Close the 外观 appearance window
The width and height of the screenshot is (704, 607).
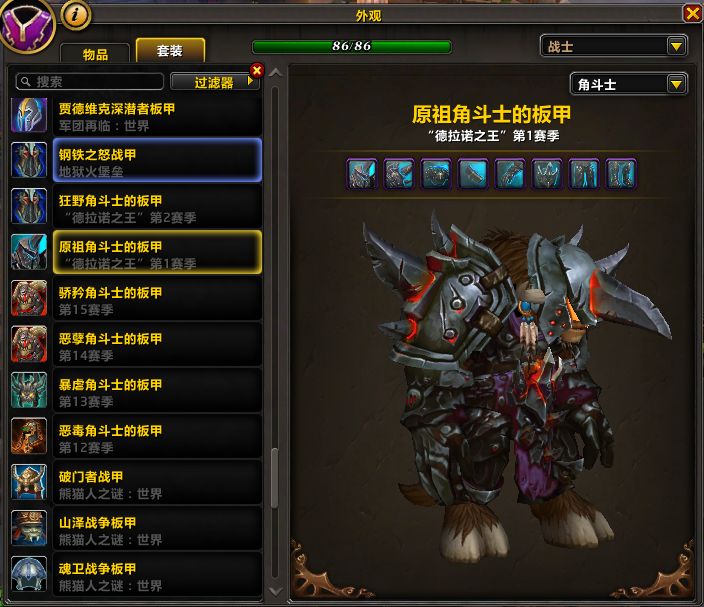tap(691, 13)
